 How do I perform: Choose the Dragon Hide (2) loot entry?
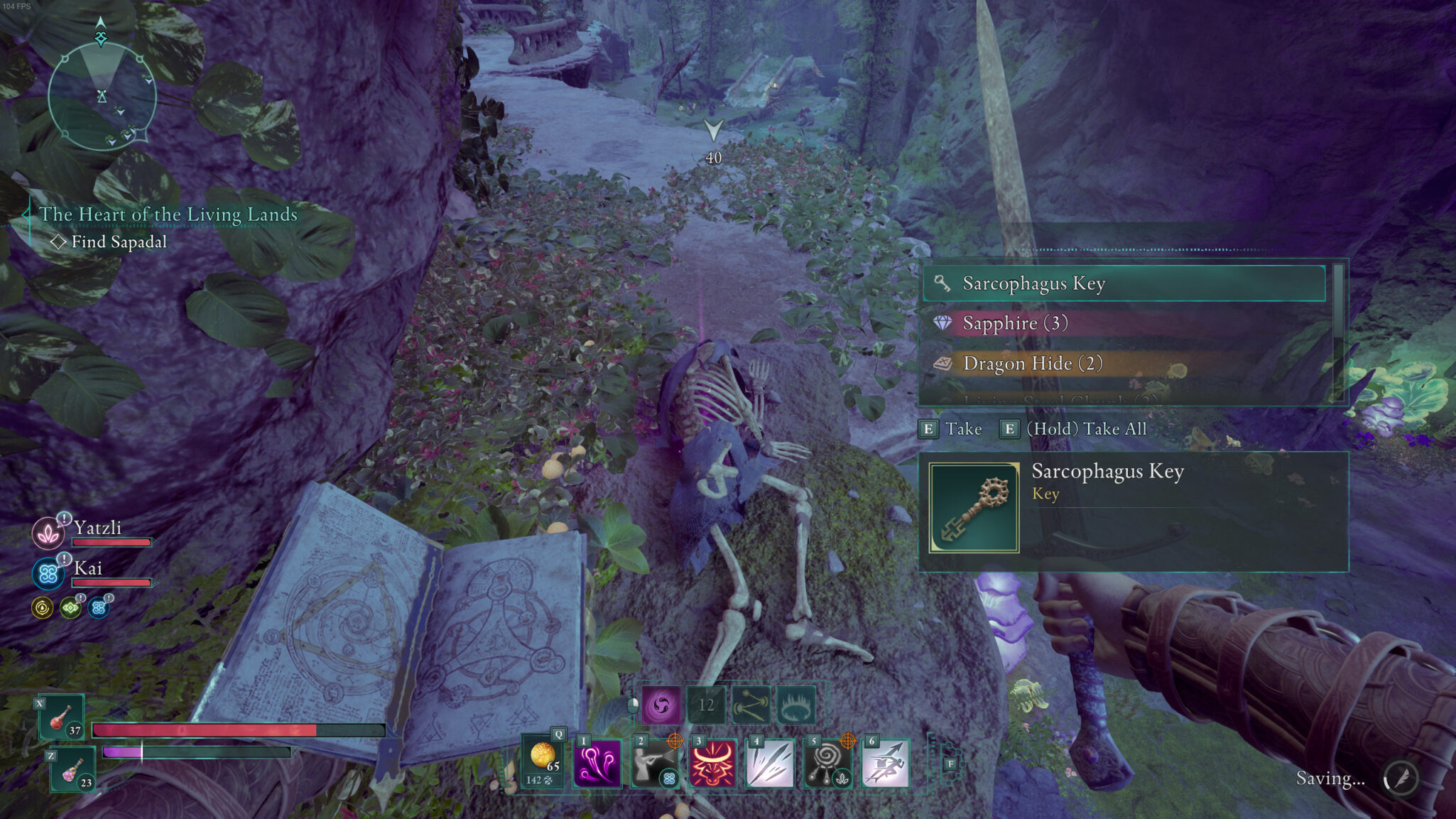pyautogui.click(x=1124, y=364)
